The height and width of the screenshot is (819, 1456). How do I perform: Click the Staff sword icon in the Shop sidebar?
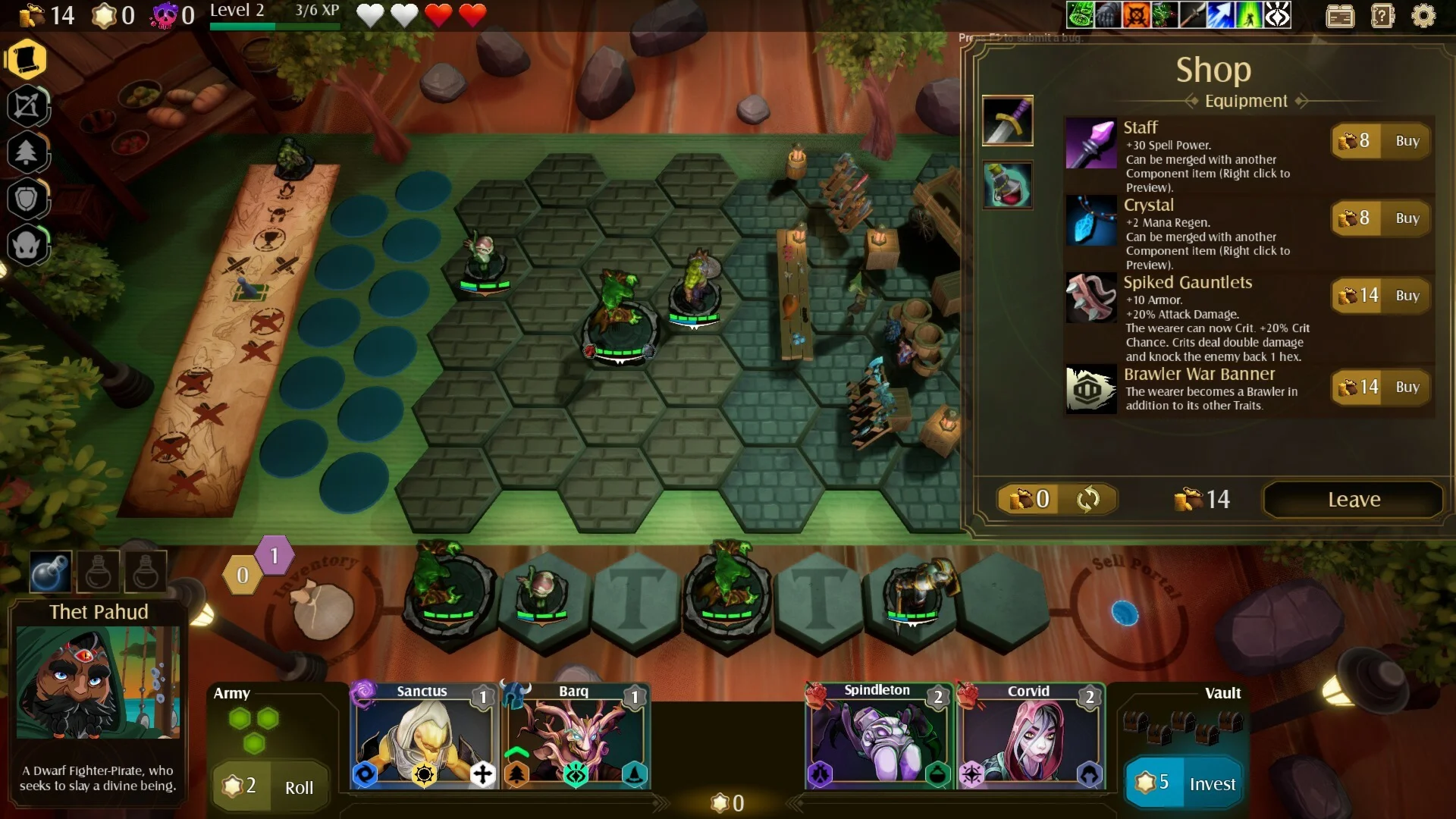tap(1008, 120)
